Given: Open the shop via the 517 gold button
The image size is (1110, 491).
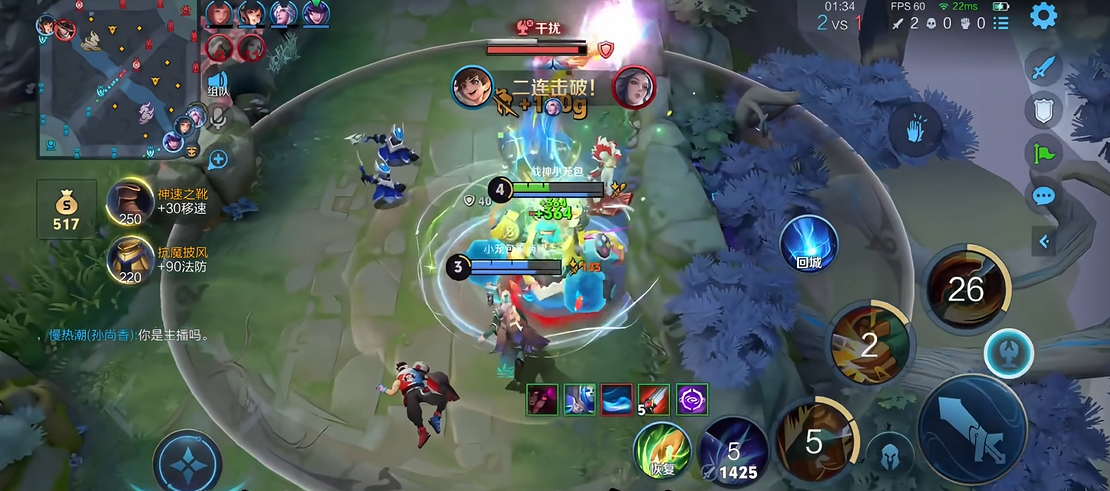Looking at the screenshot, I should click(66, 210).
